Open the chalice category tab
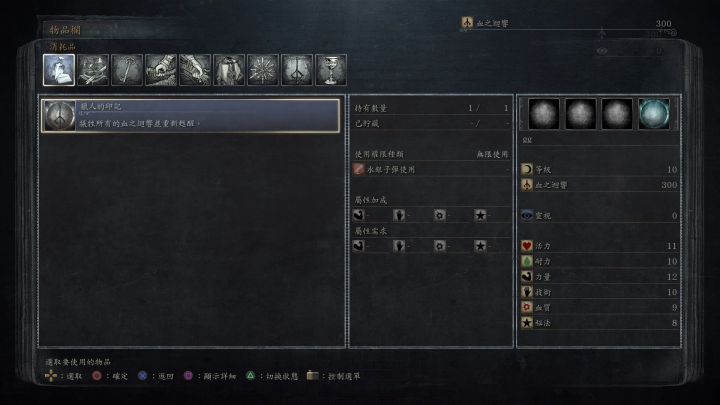Image resolution: width=720 pixels, height=405 pixels. (331, 69)
